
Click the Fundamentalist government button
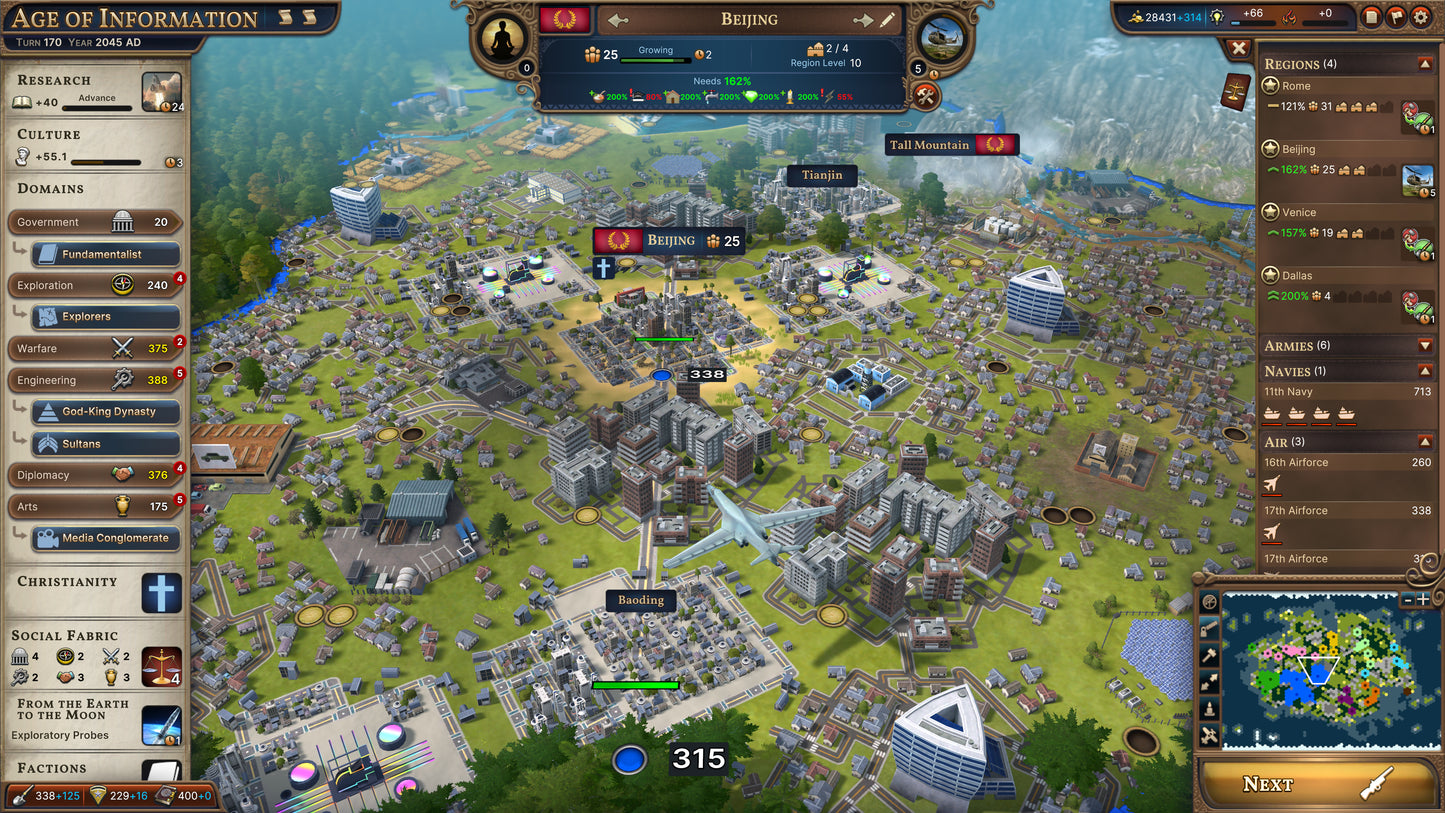104,254
